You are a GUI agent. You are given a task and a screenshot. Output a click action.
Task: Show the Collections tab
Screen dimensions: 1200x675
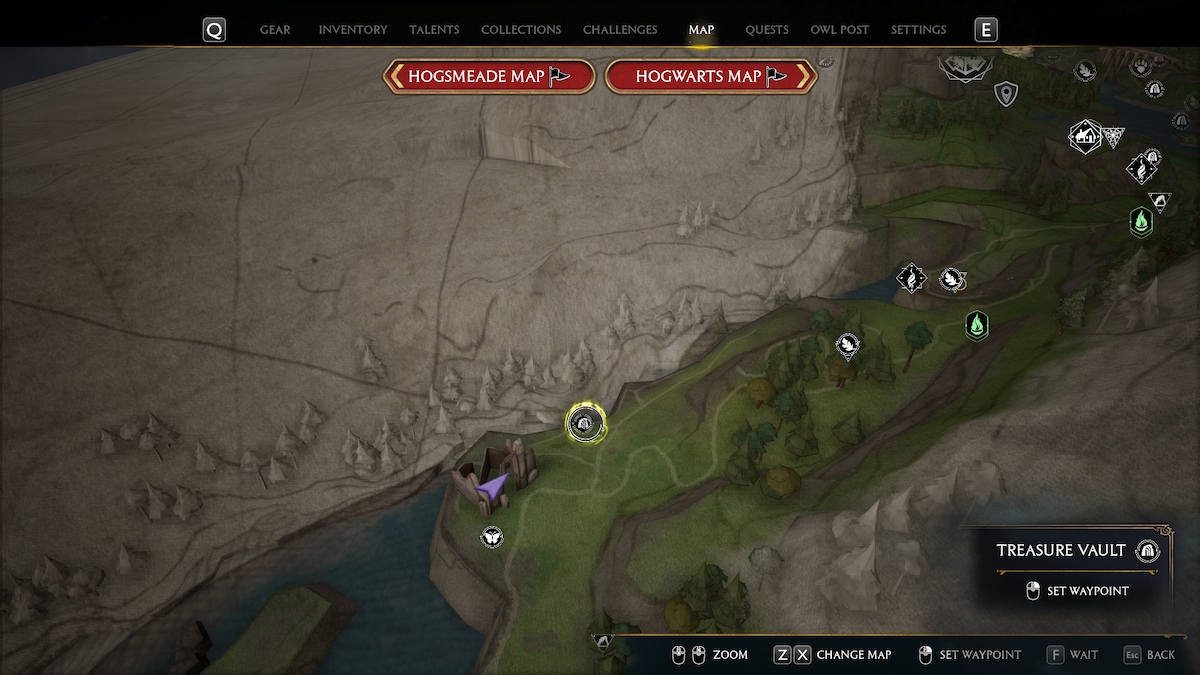point(521,30)
